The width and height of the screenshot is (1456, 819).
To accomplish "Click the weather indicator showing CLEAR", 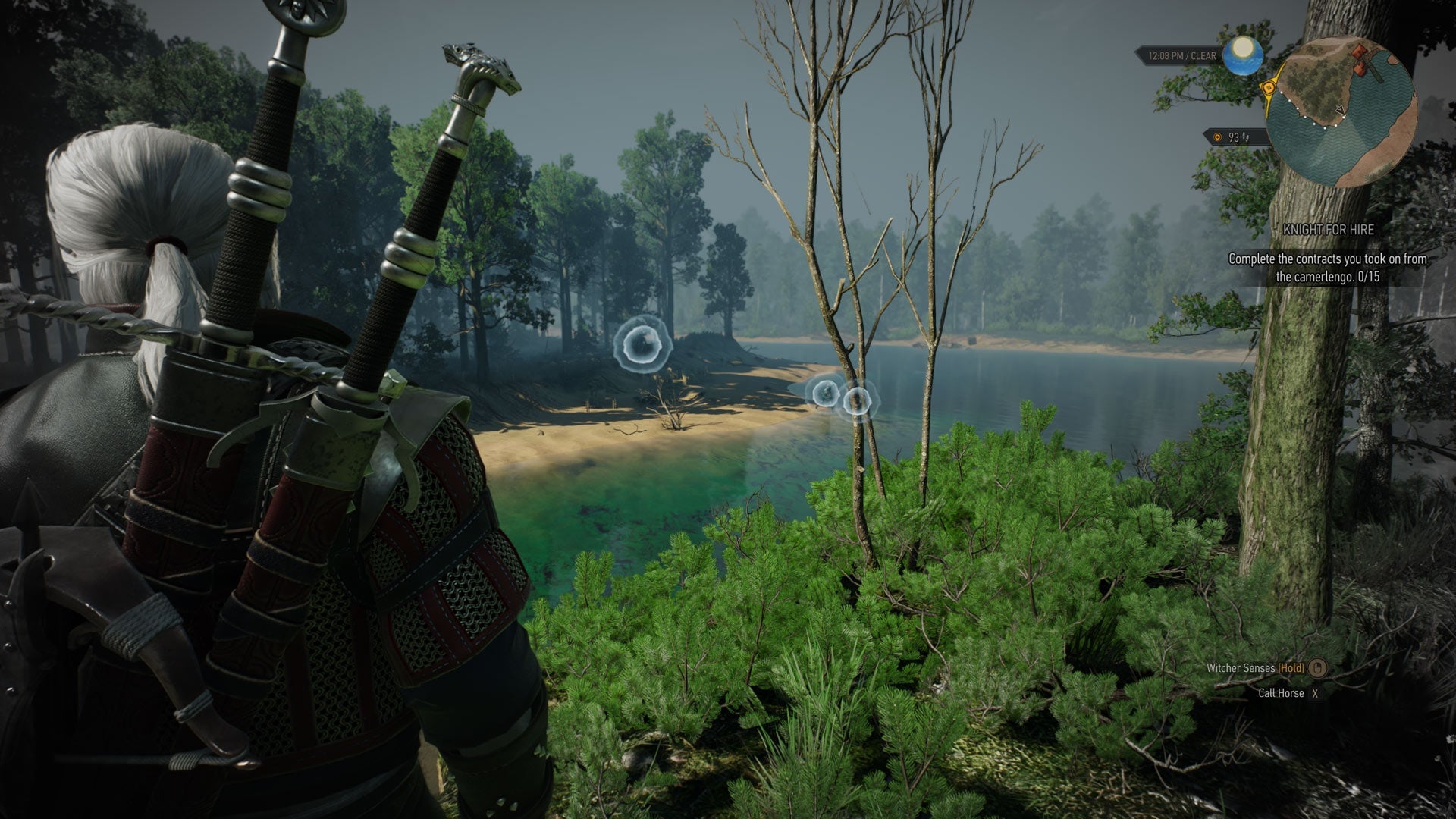I will [1198, 55].
